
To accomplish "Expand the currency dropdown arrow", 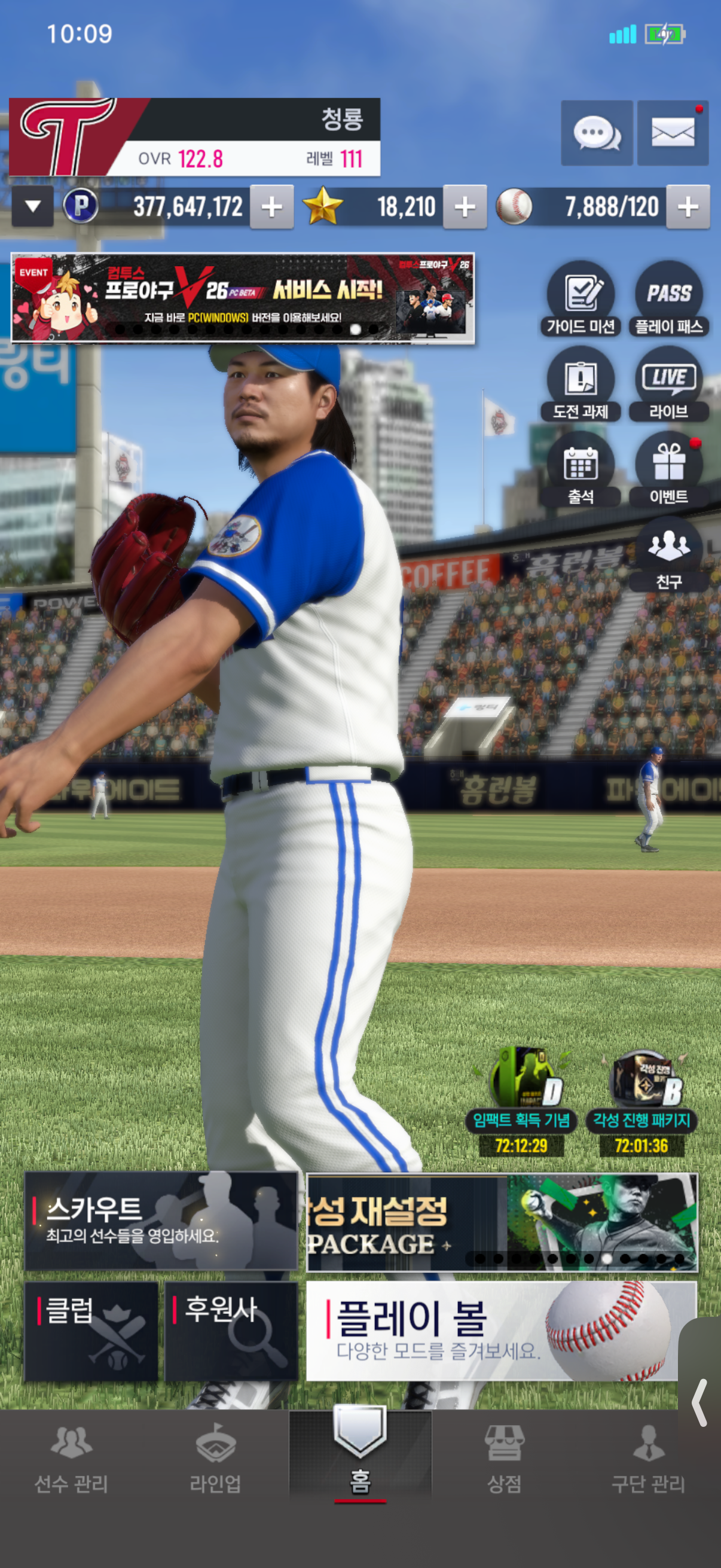I will pos(33,206).
